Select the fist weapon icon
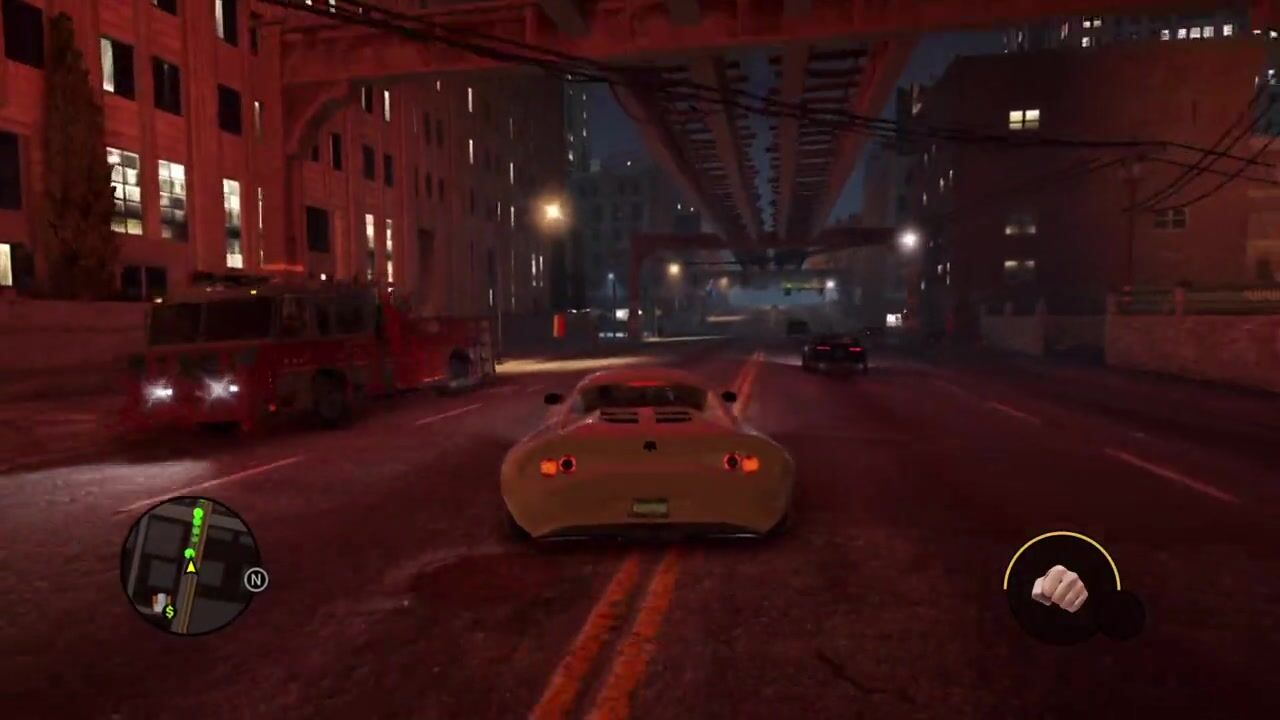Viewport: 1280px width, 720px height. (x=1059, y=588)
